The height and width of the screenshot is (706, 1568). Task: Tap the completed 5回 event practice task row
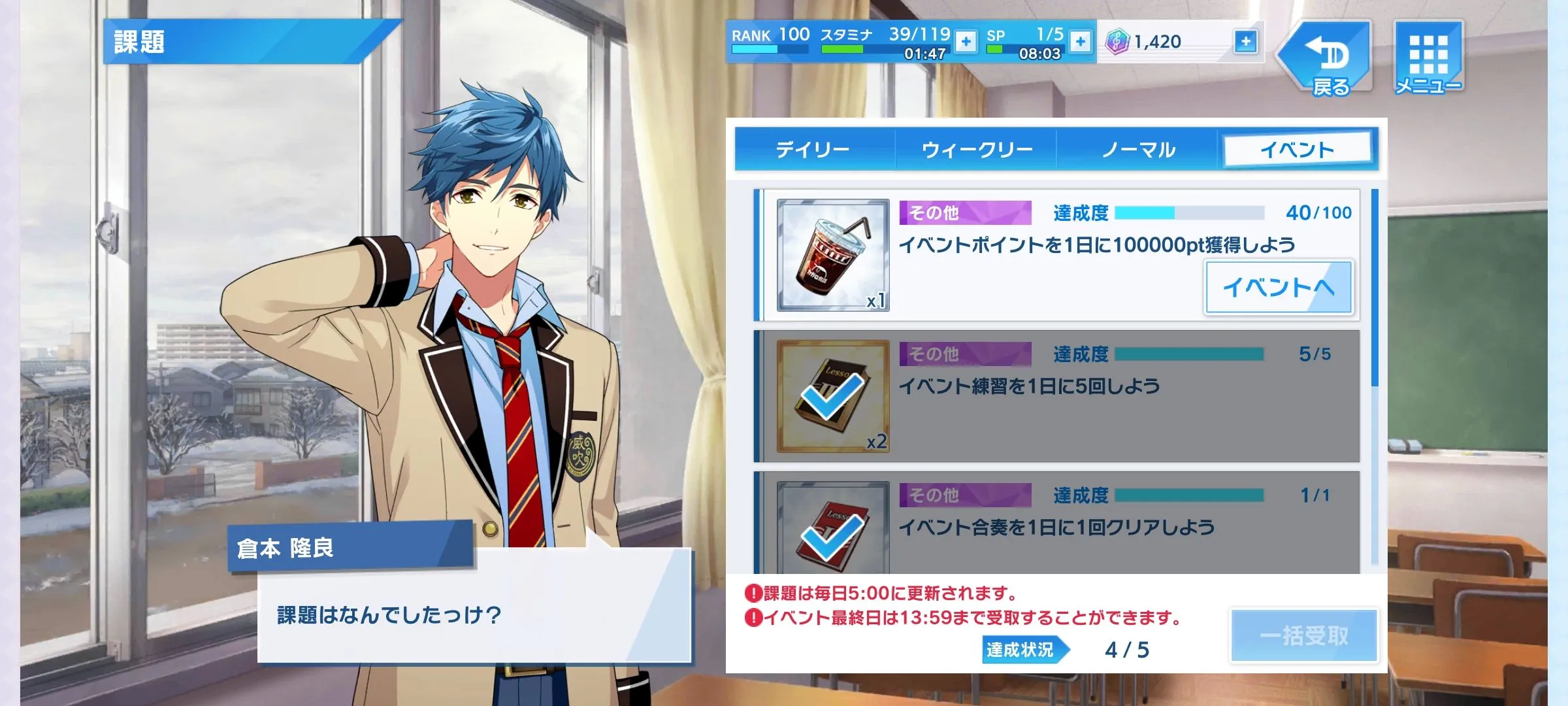tap(1058, 396)
